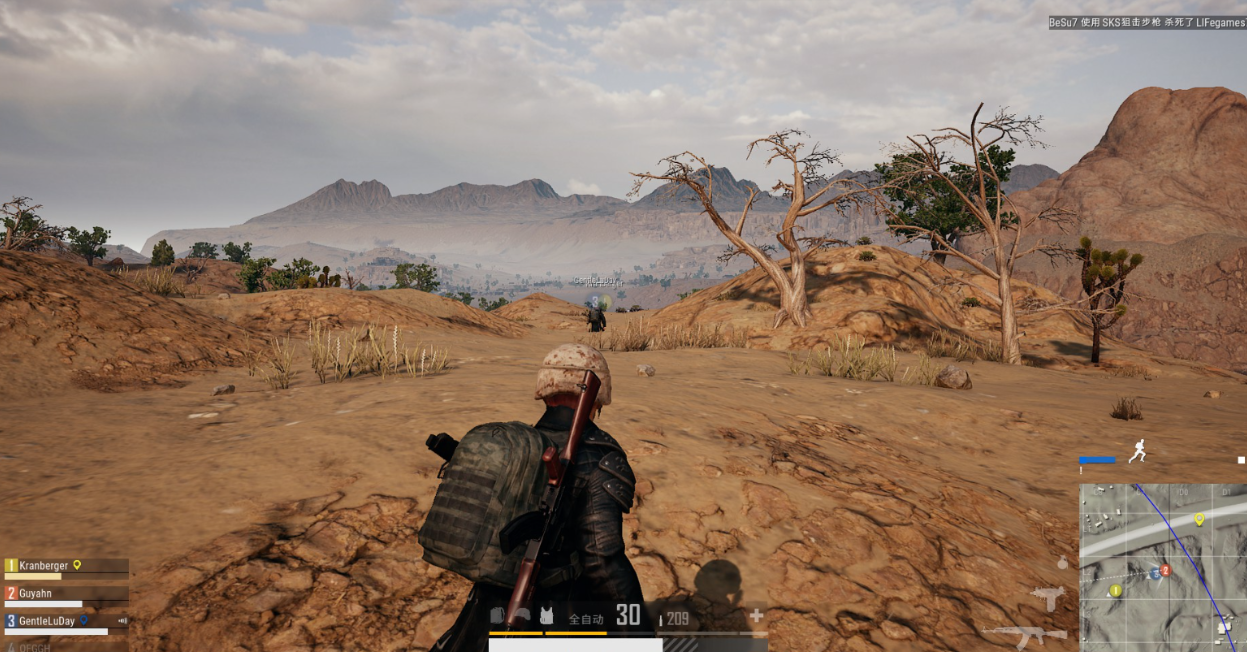This screenshot has width=1247, height=652.
Task: Click the red number 2 teammate marker on the minimap
Action: (1165, 570)
